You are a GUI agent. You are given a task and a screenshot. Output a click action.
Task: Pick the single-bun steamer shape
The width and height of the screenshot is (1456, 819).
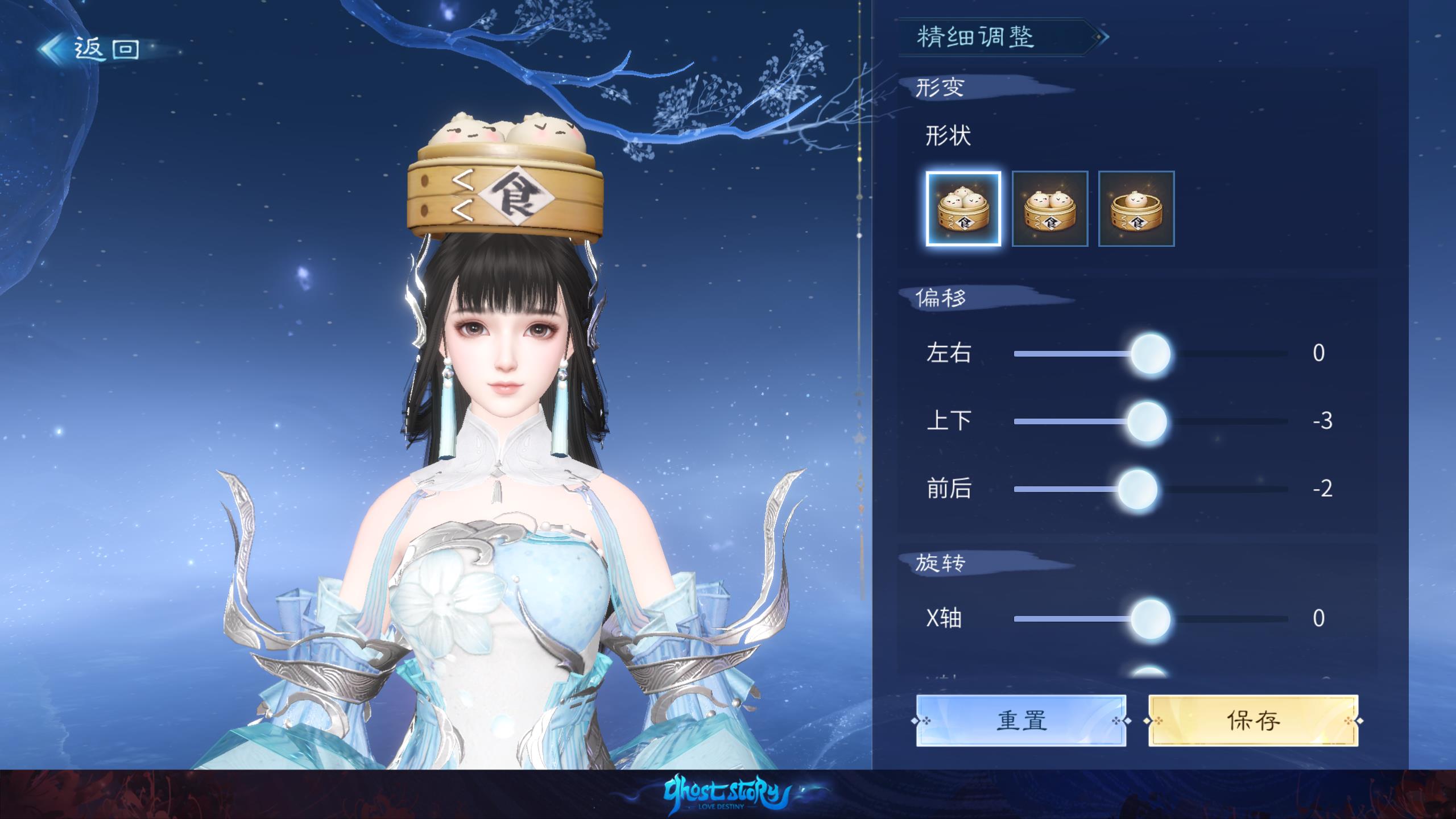point(1136,209)
